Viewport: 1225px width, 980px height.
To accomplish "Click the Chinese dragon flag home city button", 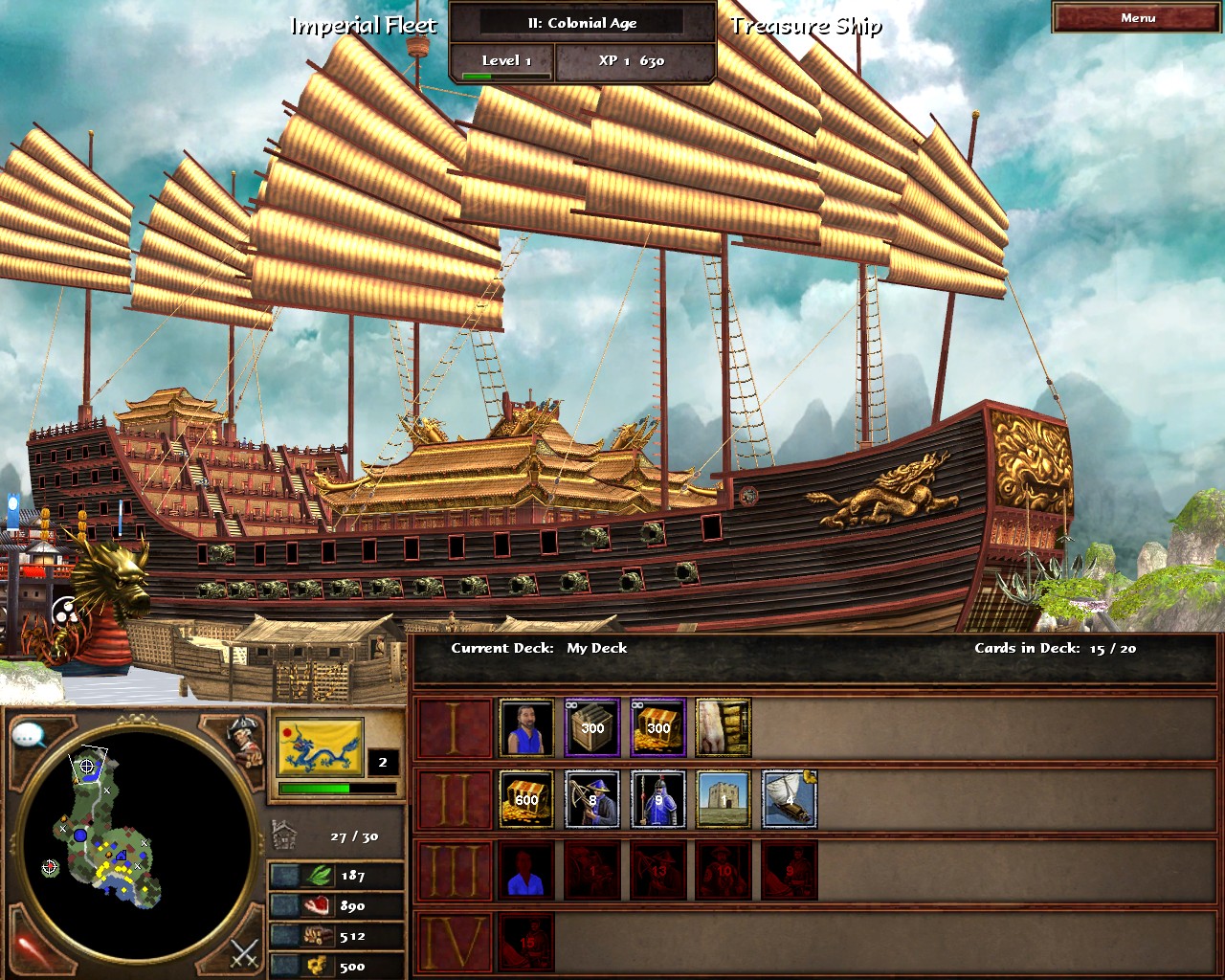I will pos(320,747).
